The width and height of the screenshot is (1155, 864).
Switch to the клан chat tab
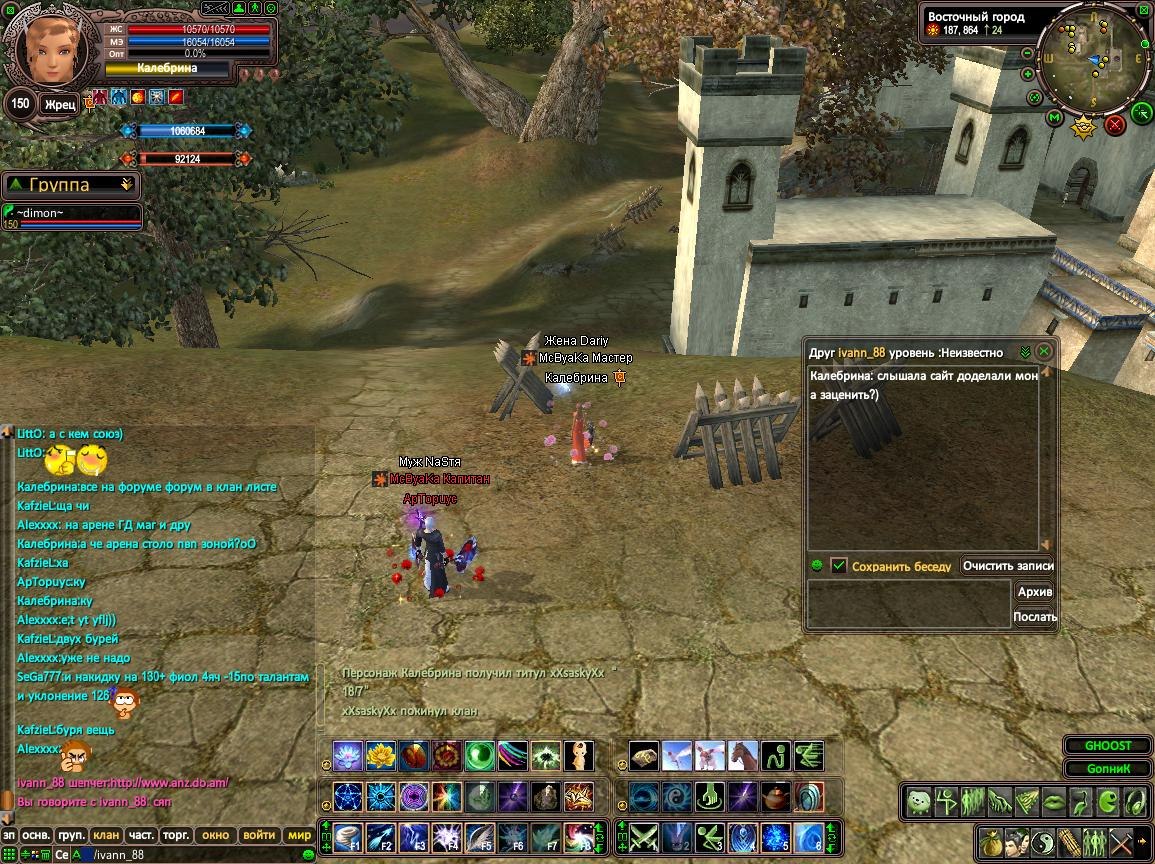tap(107, 835)
